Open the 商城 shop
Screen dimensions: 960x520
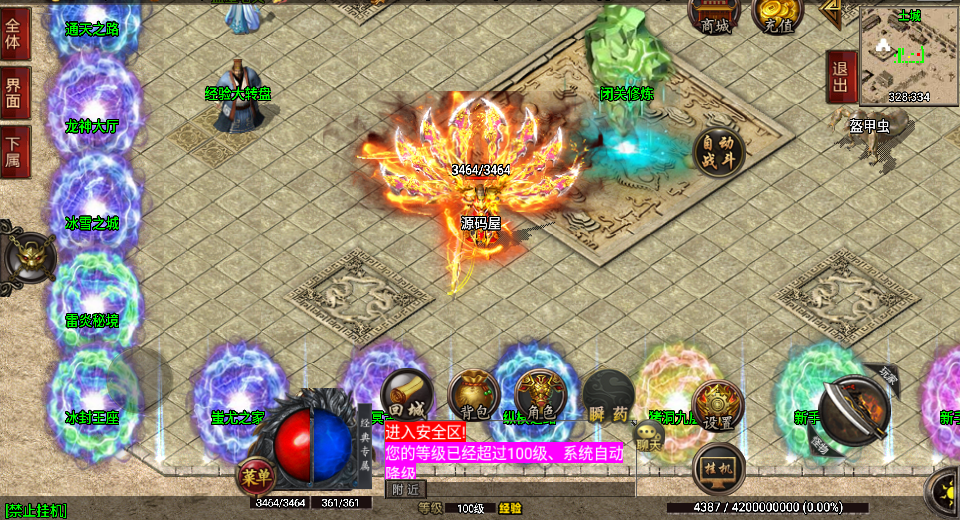click(715, 18)
